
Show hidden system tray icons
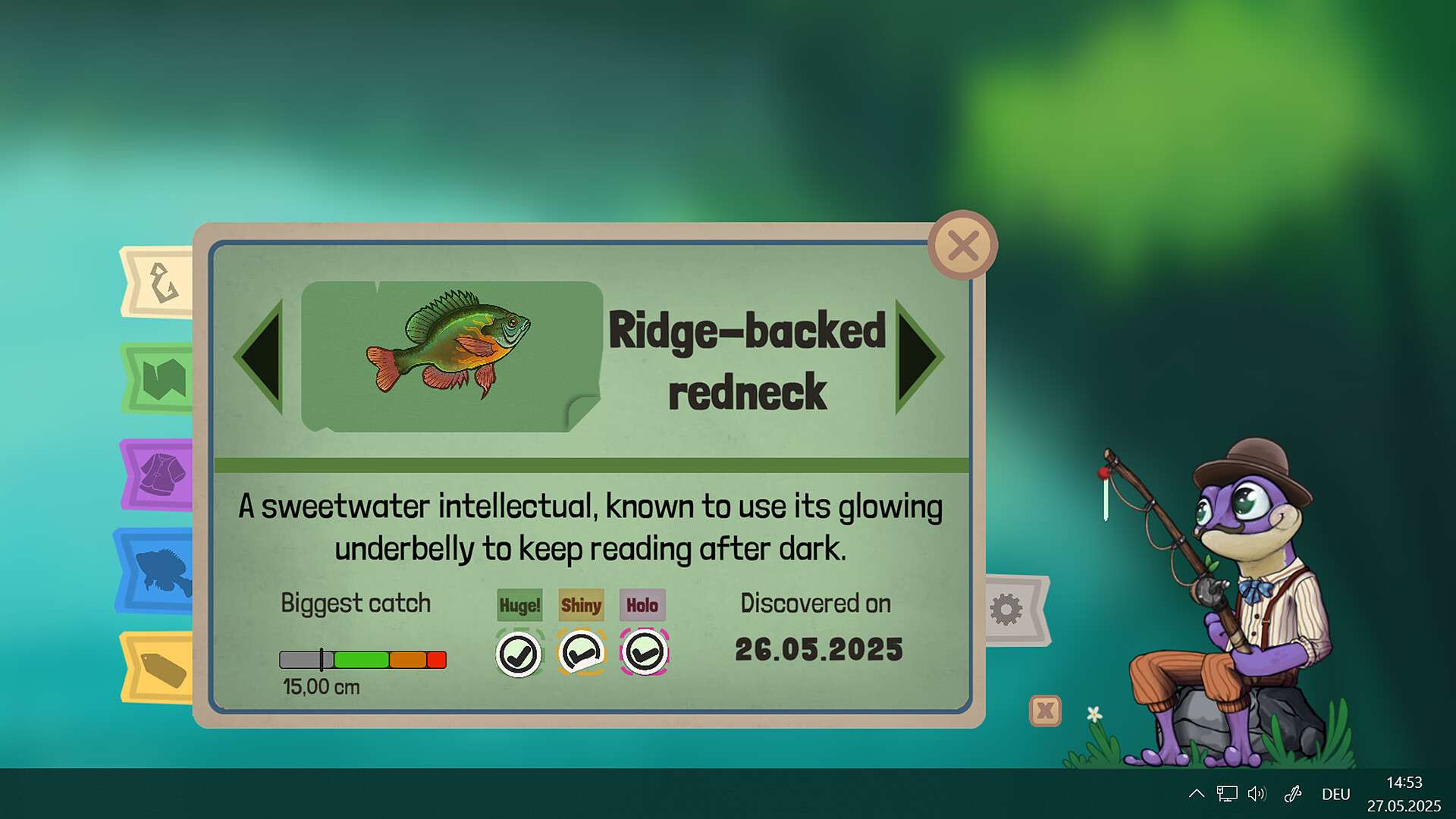pos(1196,794)
